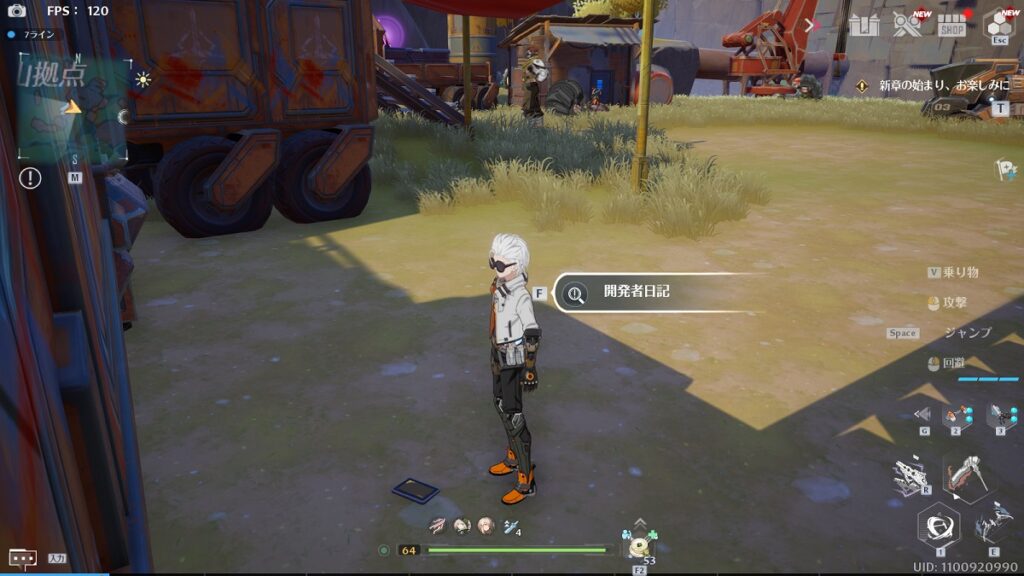Switch to weapon slot 2
1024x576 pixels.
coord(957,415)
